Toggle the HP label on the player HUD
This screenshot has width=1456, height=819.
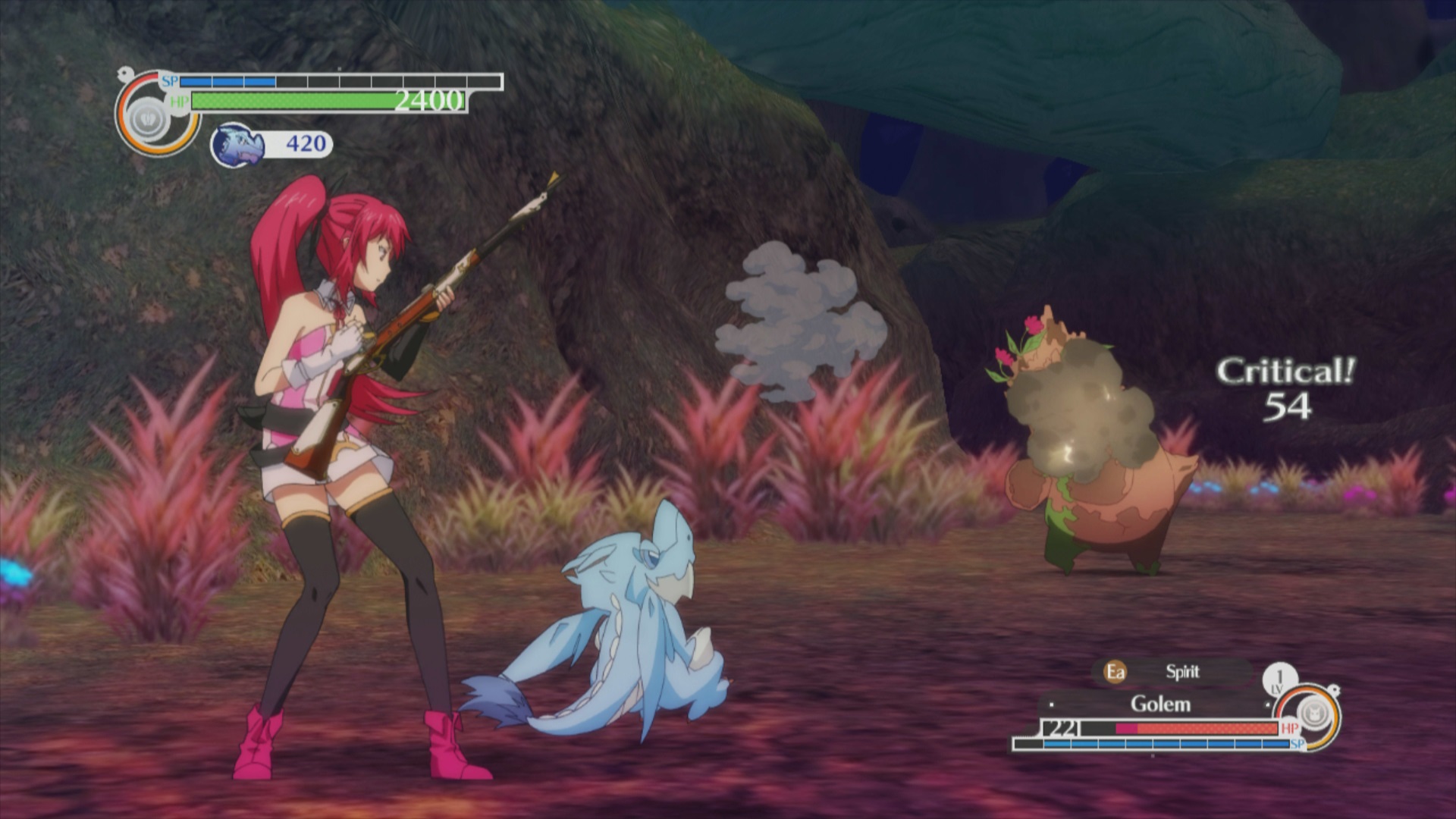[x=180, y=101]
